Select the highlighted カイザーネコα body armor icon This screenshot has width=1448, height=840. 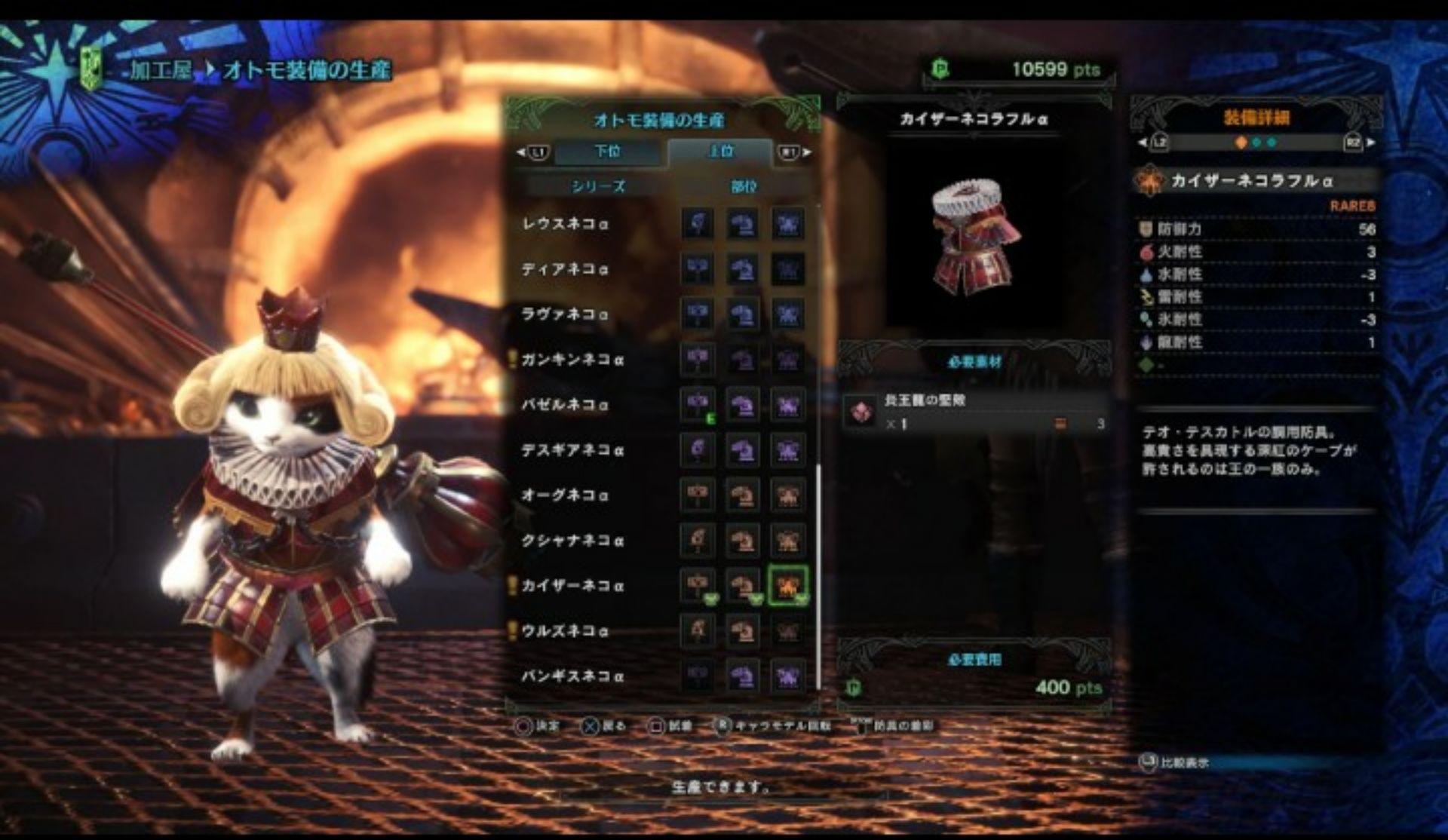coord(787,585)
